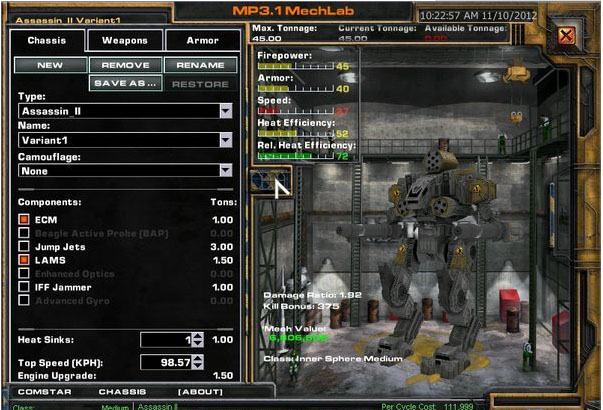Click the CHASSIS item in the bottom bar
603x410 pixels.
(122, 391)
